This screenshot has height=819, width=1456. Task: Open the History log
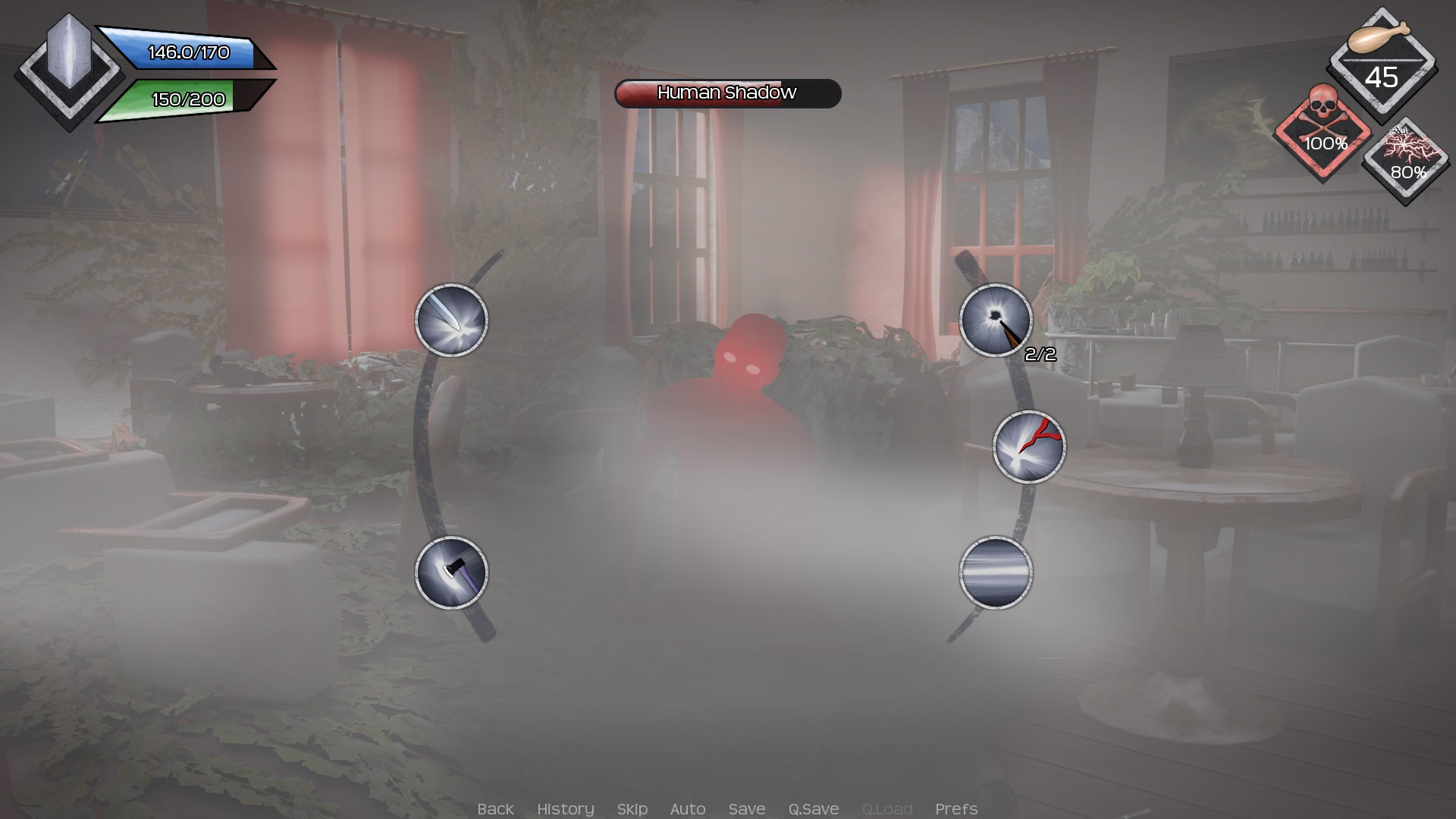[x=566, y=809]
